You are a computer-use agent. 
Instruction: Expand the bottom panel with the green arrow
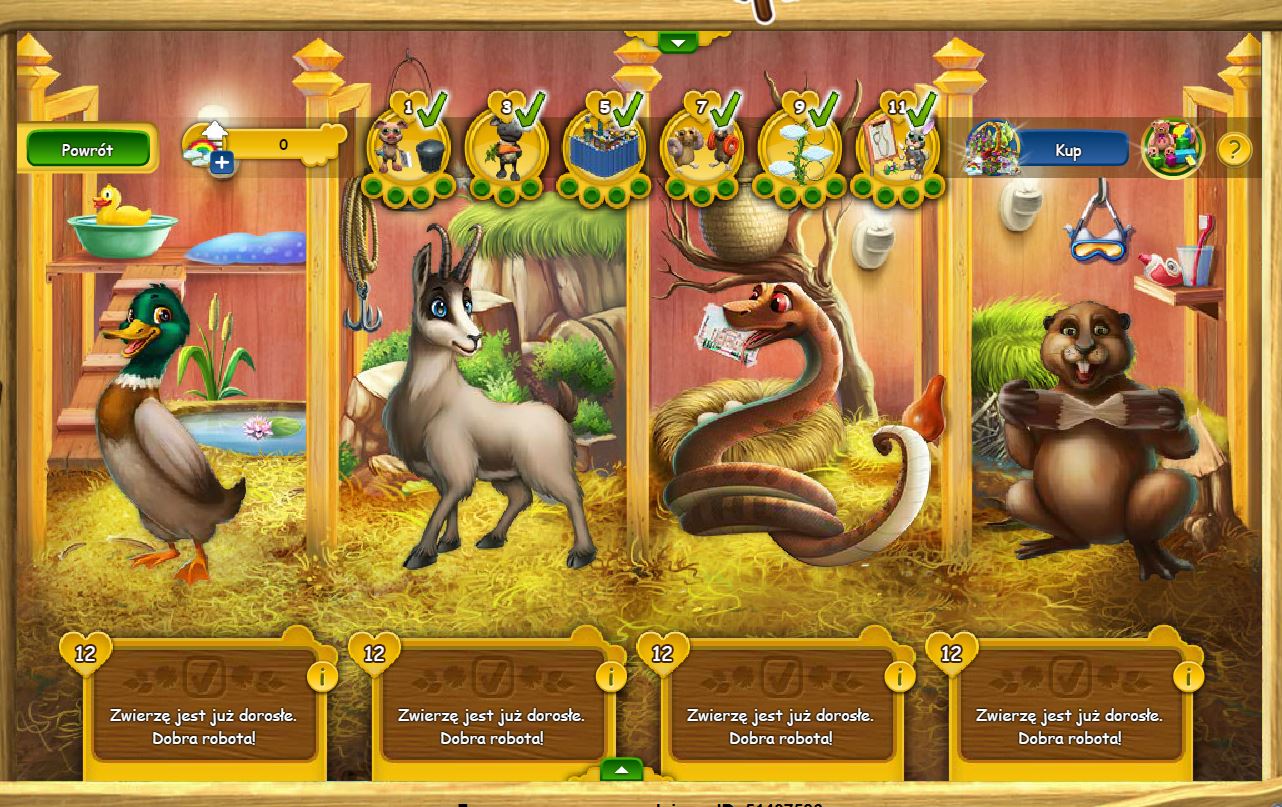click(621, 770)
